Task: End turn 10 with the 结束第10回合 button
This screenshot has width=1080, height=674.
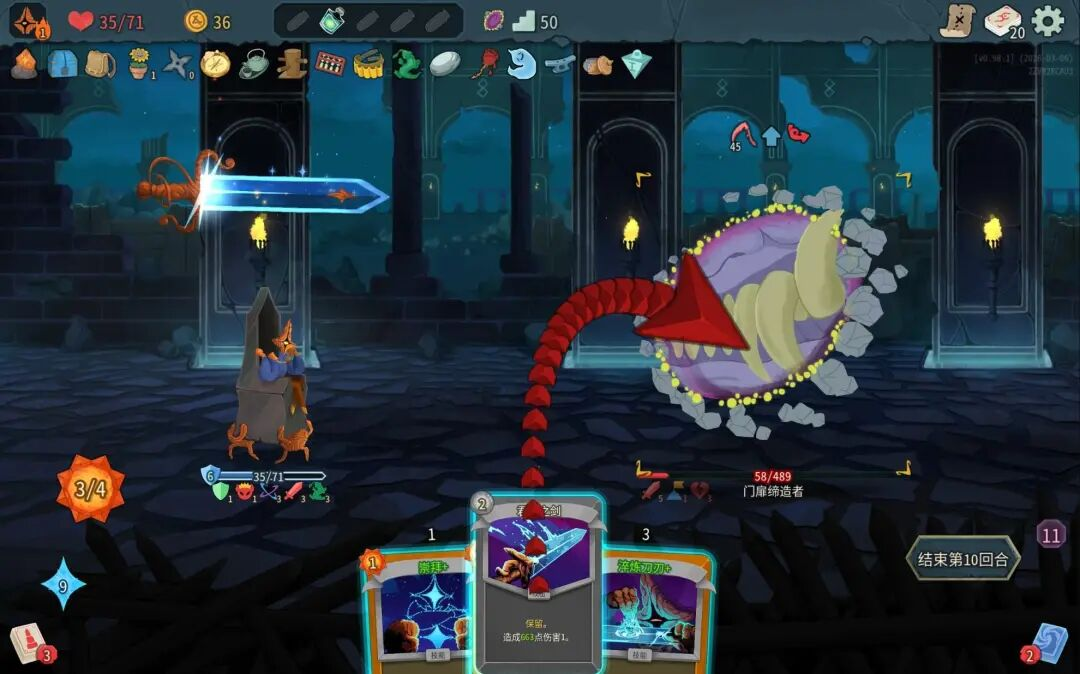Action: pyautogui.click(x=963, y=559)
